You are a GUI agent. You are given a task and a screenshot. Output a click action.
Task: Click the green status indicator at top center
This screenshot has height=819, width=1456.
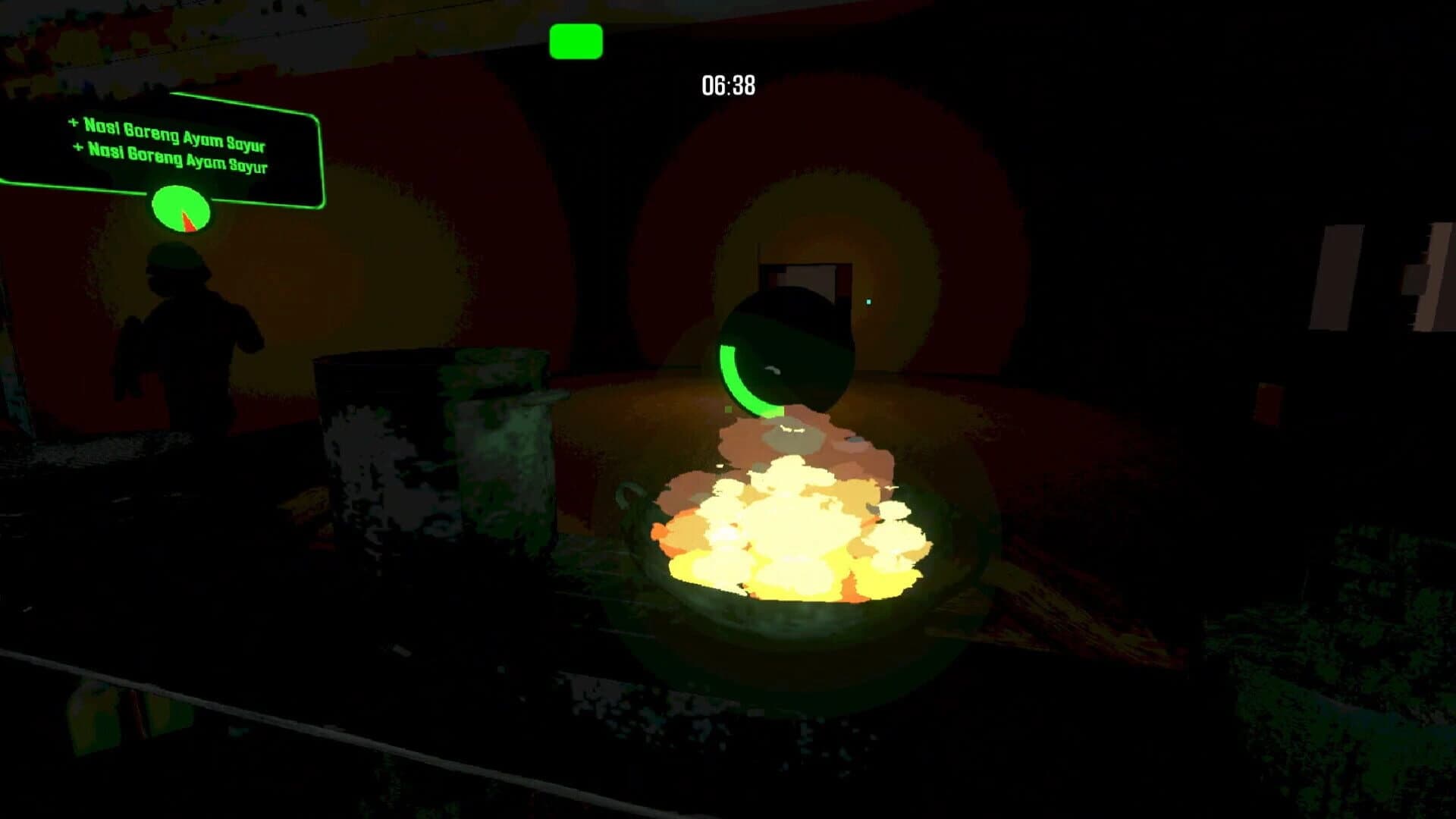click(575, 42)
